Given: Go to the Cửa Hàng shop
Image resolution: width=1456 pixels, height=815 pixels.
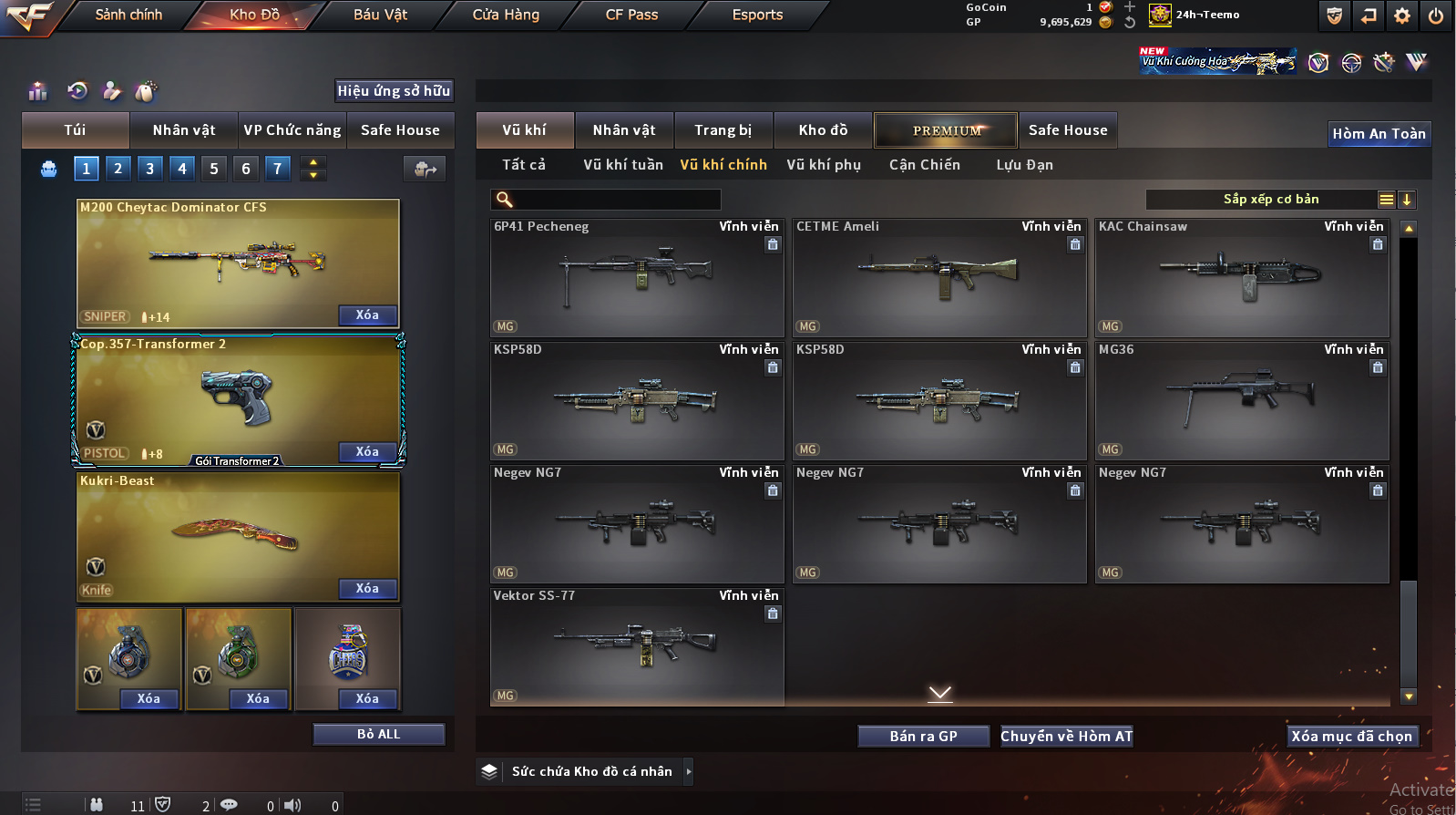Looking at the screenshot, I should pyautogui.click(x=506, y=15).
